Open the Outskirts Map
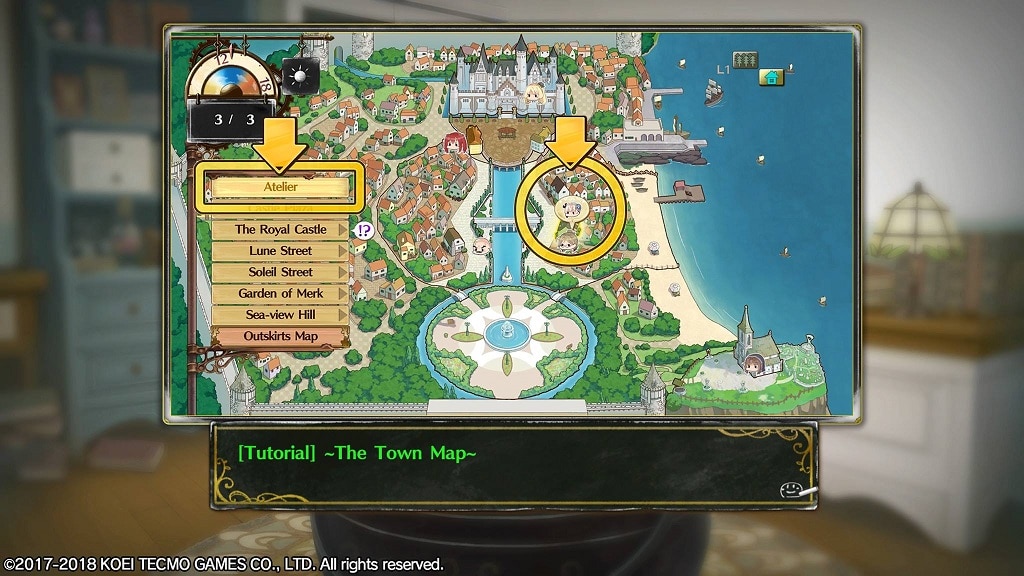1024x576 pixels. pos(280,336)
